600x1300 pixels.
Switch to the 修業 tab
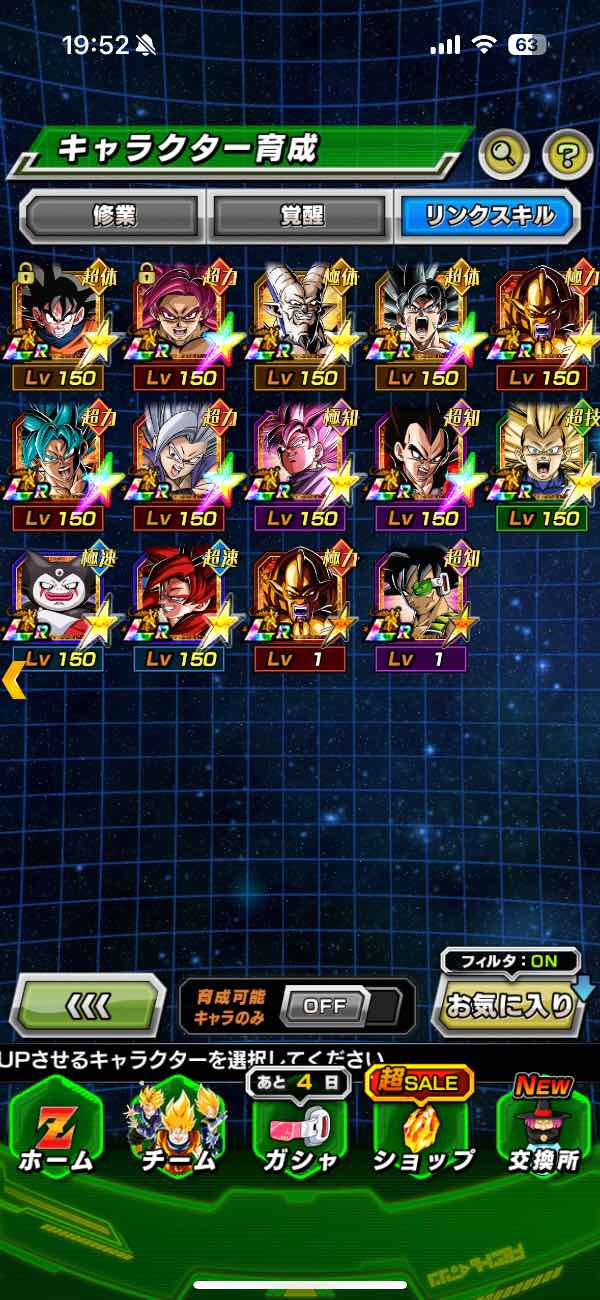112,215
